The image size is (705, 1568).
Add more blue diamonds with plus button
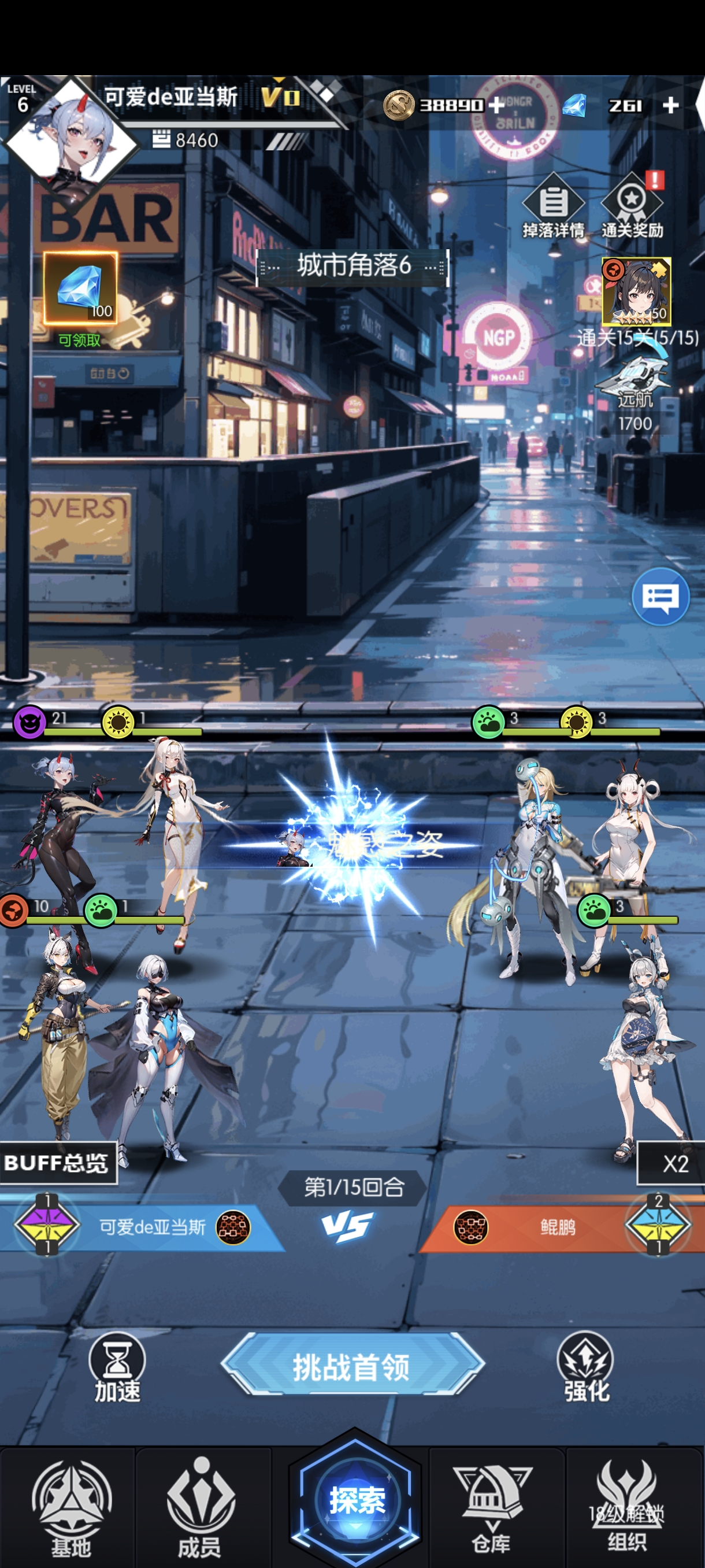click(x=670, y=105)
